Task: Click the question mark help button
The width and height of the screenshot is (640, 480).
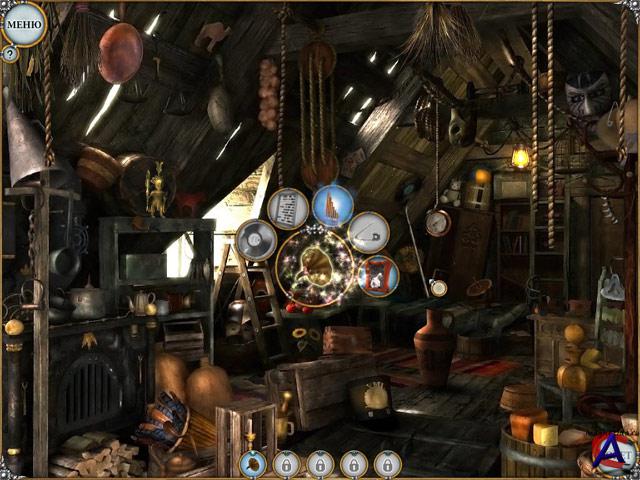Action: click(x=10, y=54)
